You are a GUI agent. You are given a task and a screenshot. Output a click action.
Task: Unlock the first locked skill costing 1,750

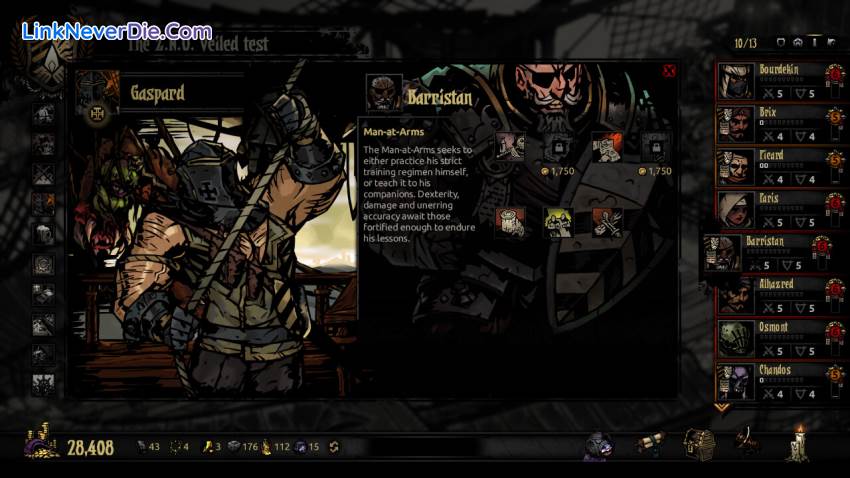tap(559, 147)
